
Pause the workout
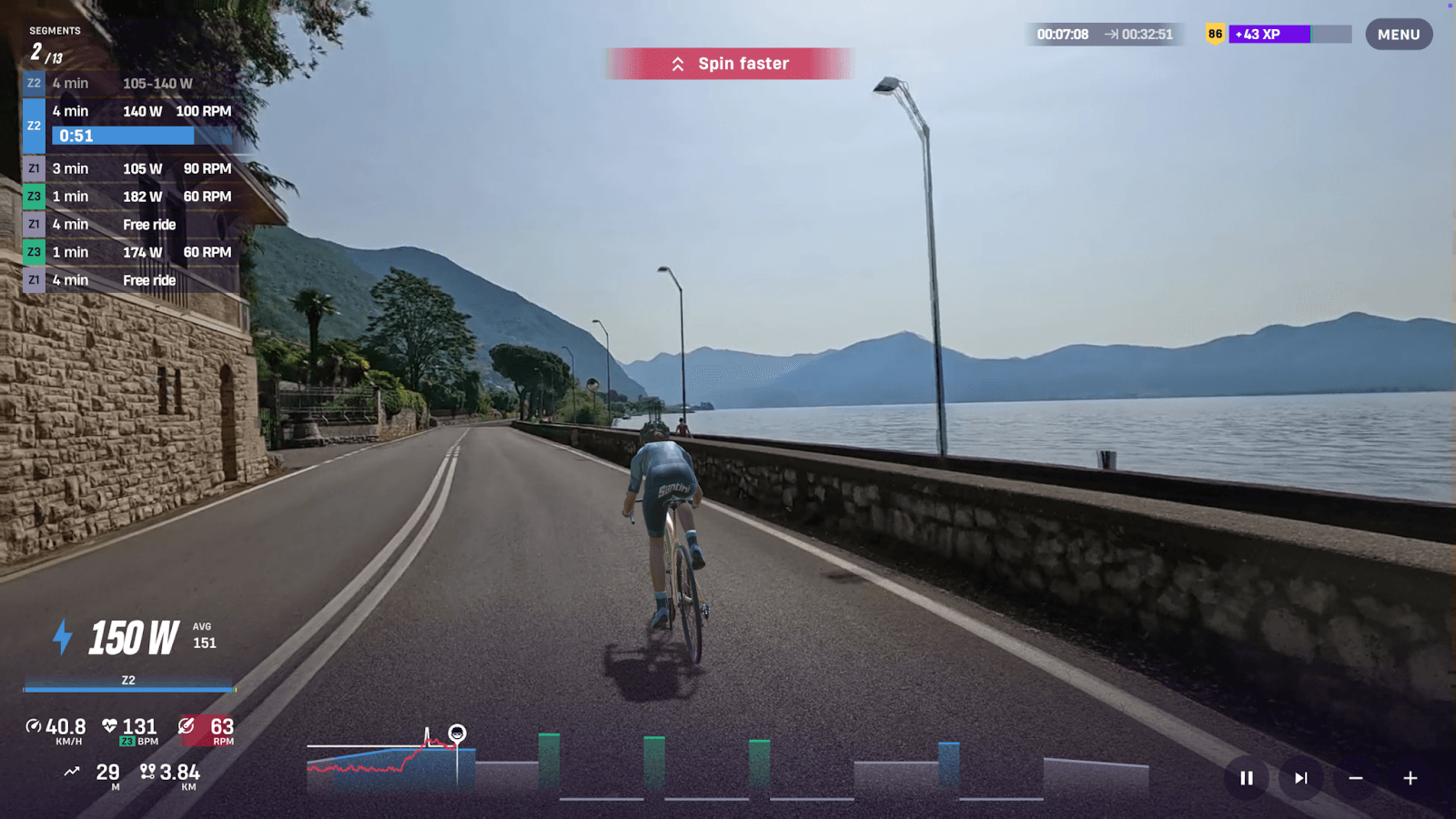point(1246,778)
